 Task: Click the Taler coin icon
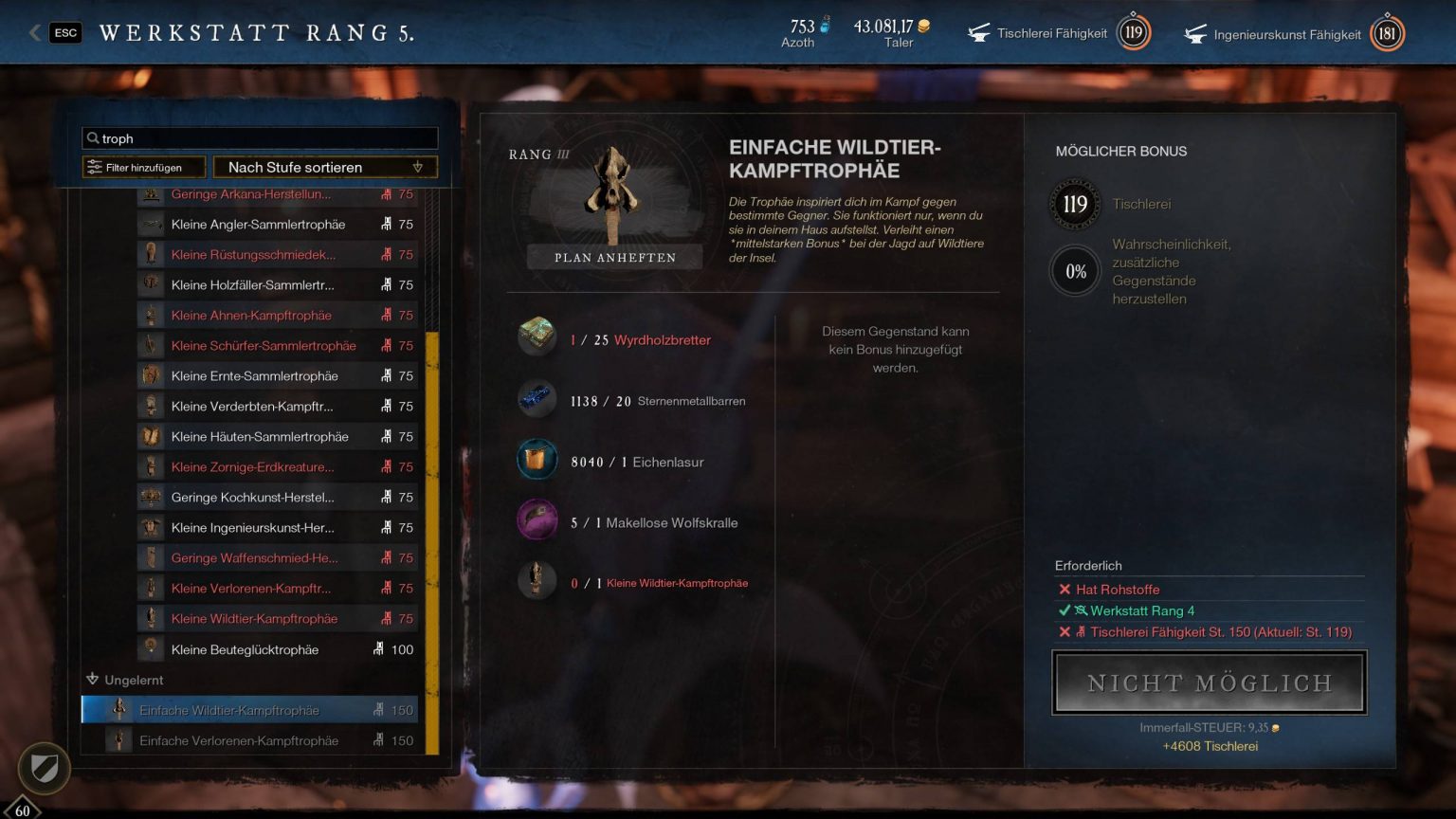pos(923,27)
